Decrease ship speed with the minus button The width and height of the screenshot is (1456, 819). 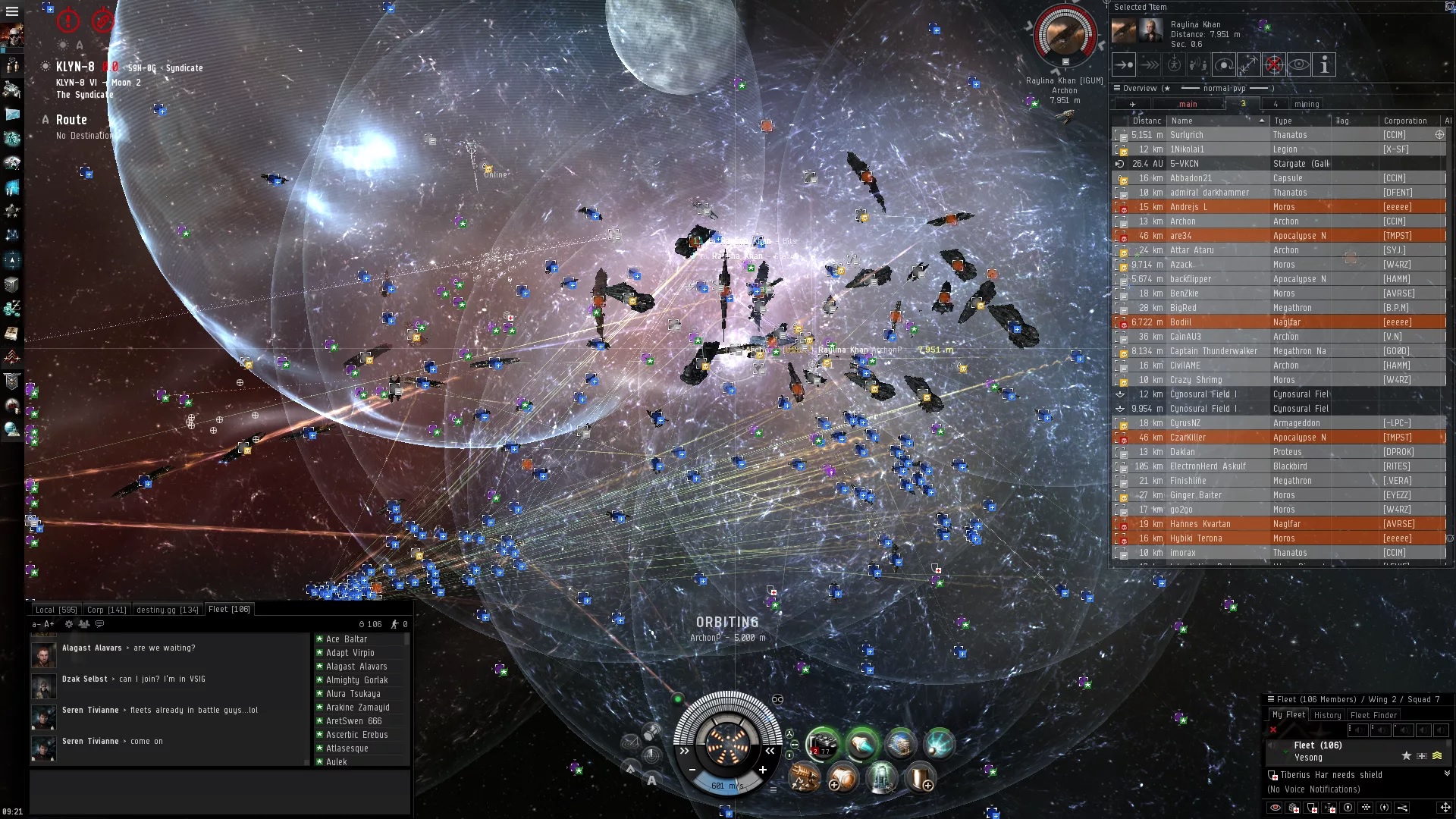point(692,770)
